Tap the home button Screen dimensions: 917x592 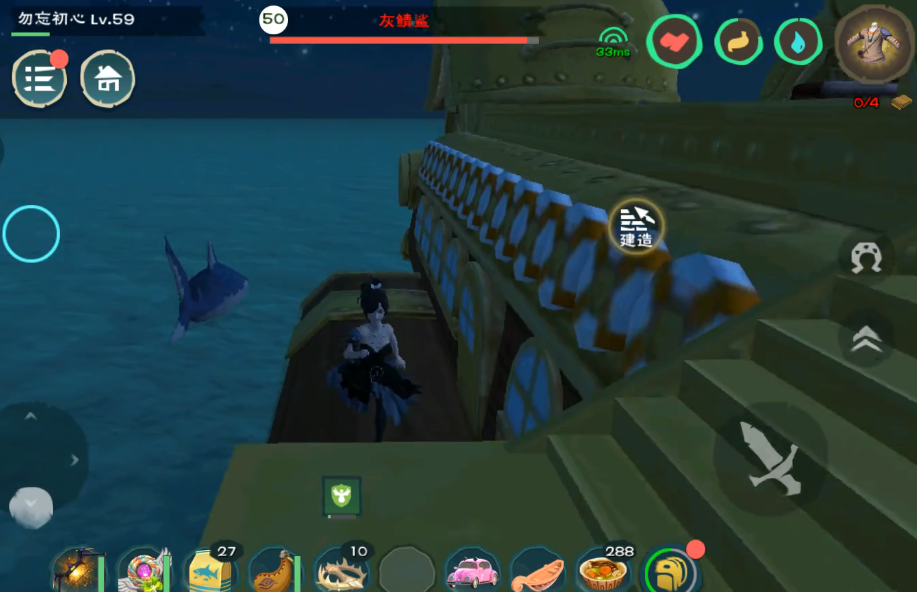pyautogui.click(x=107, y=79)
